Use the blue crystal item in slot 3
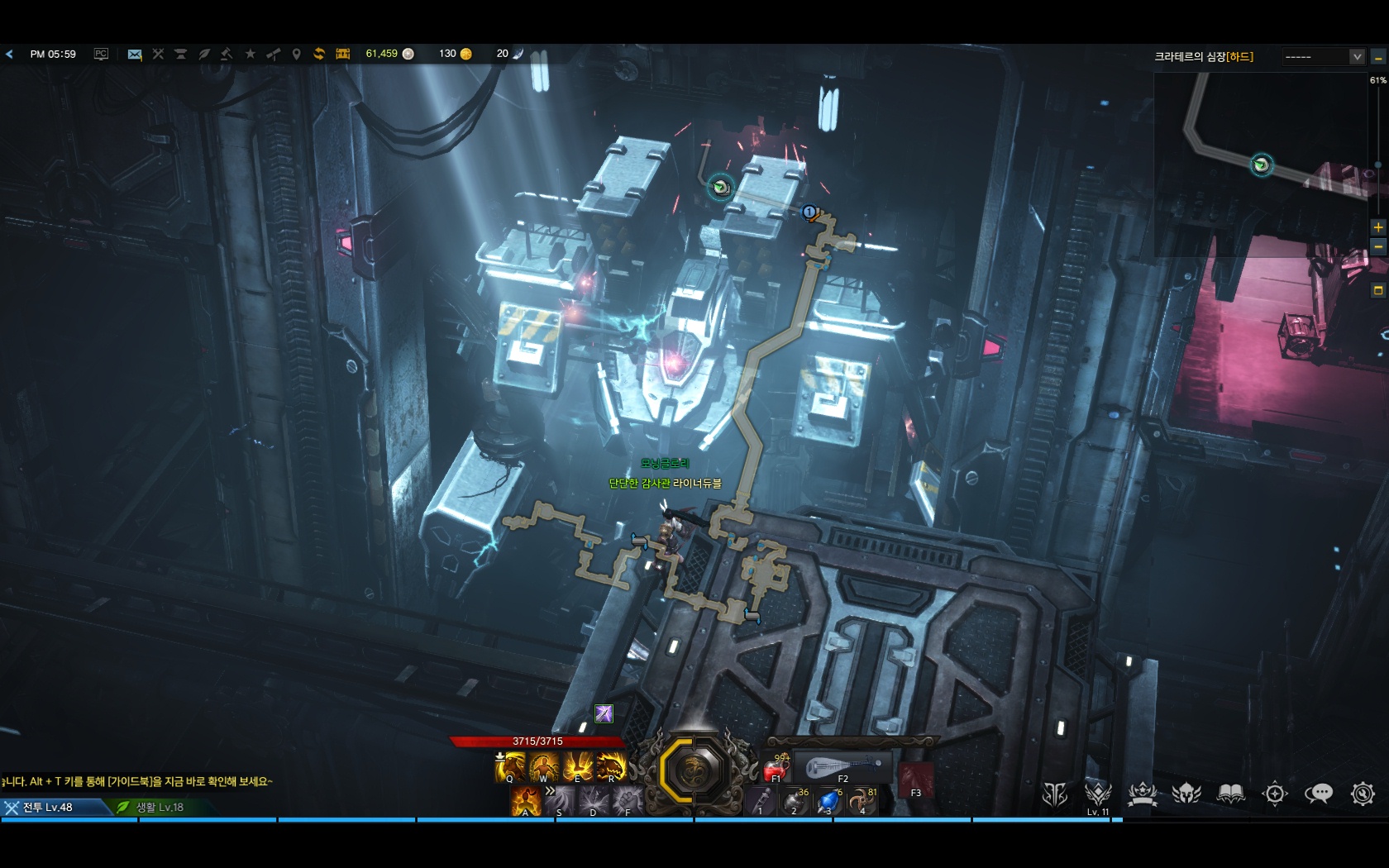Screen dimensions: 1389x868 pos(828,801)
